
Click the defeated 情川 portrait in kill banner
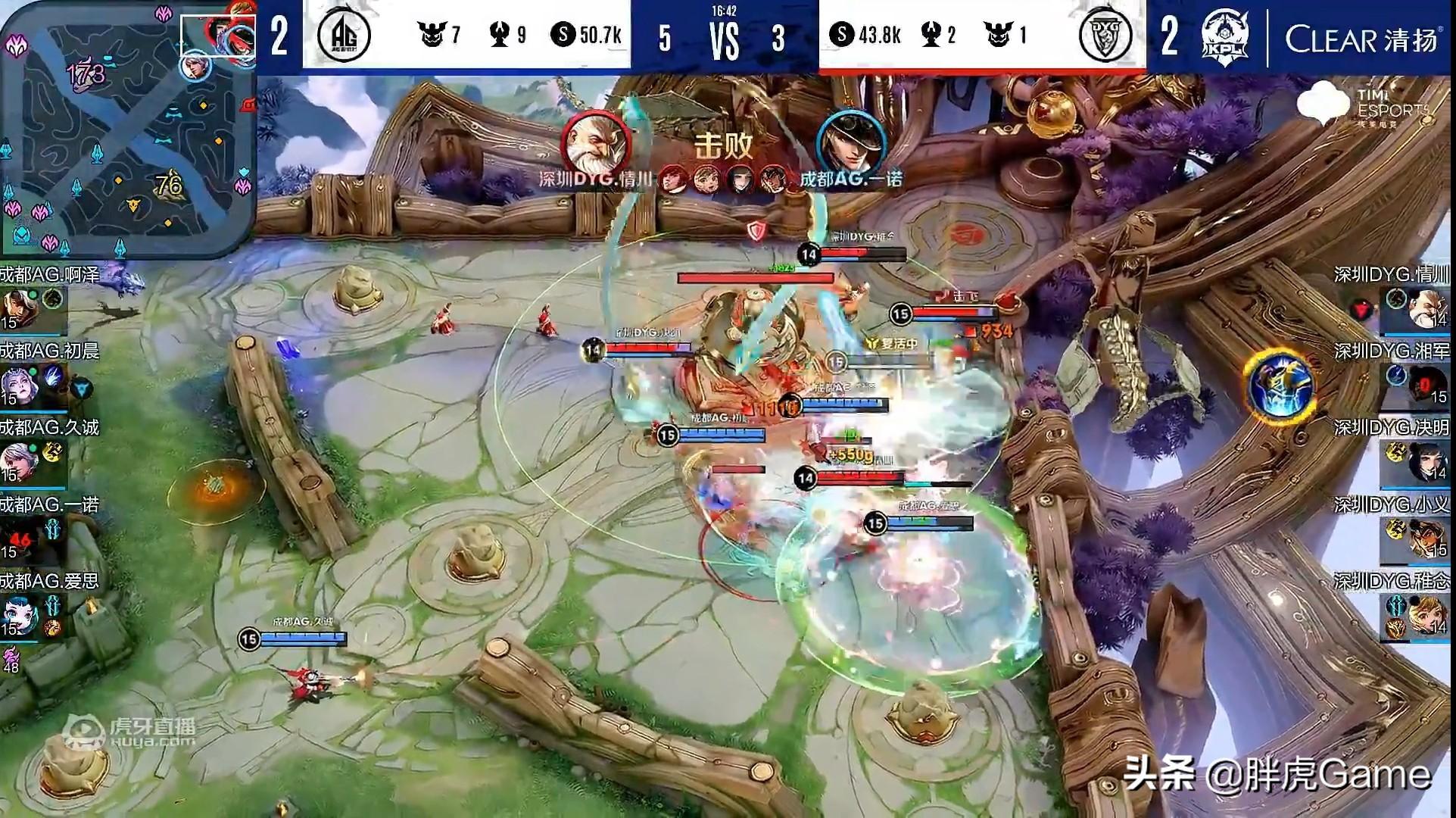point(597,142)
